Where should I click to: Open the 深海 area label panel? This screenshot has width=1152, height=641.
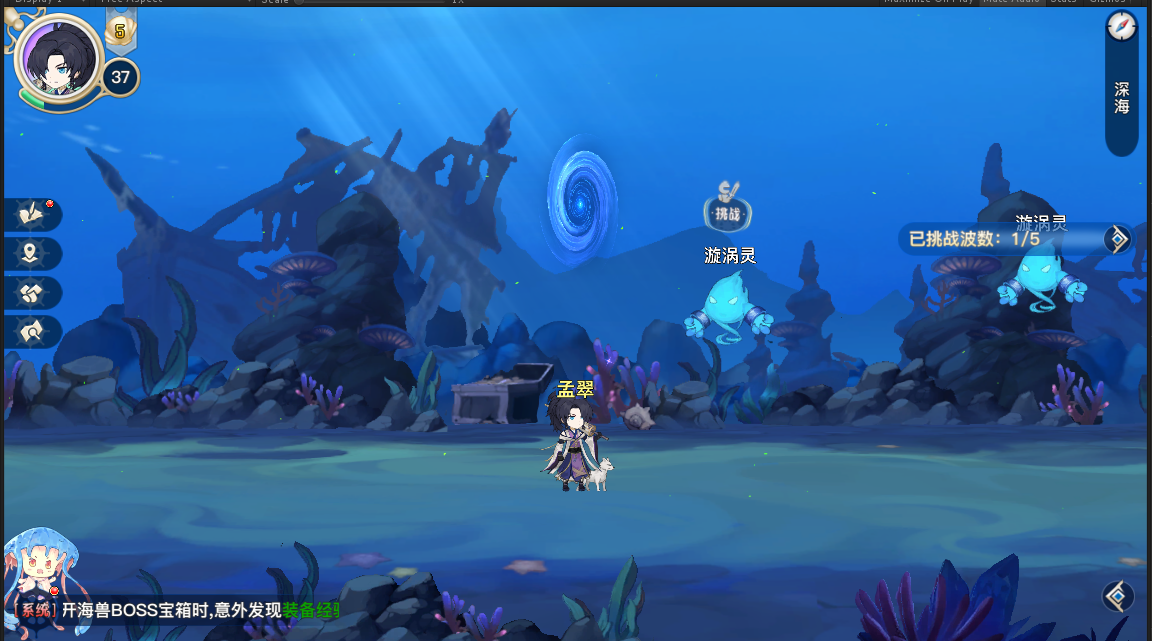click(x=1122, y=98)
